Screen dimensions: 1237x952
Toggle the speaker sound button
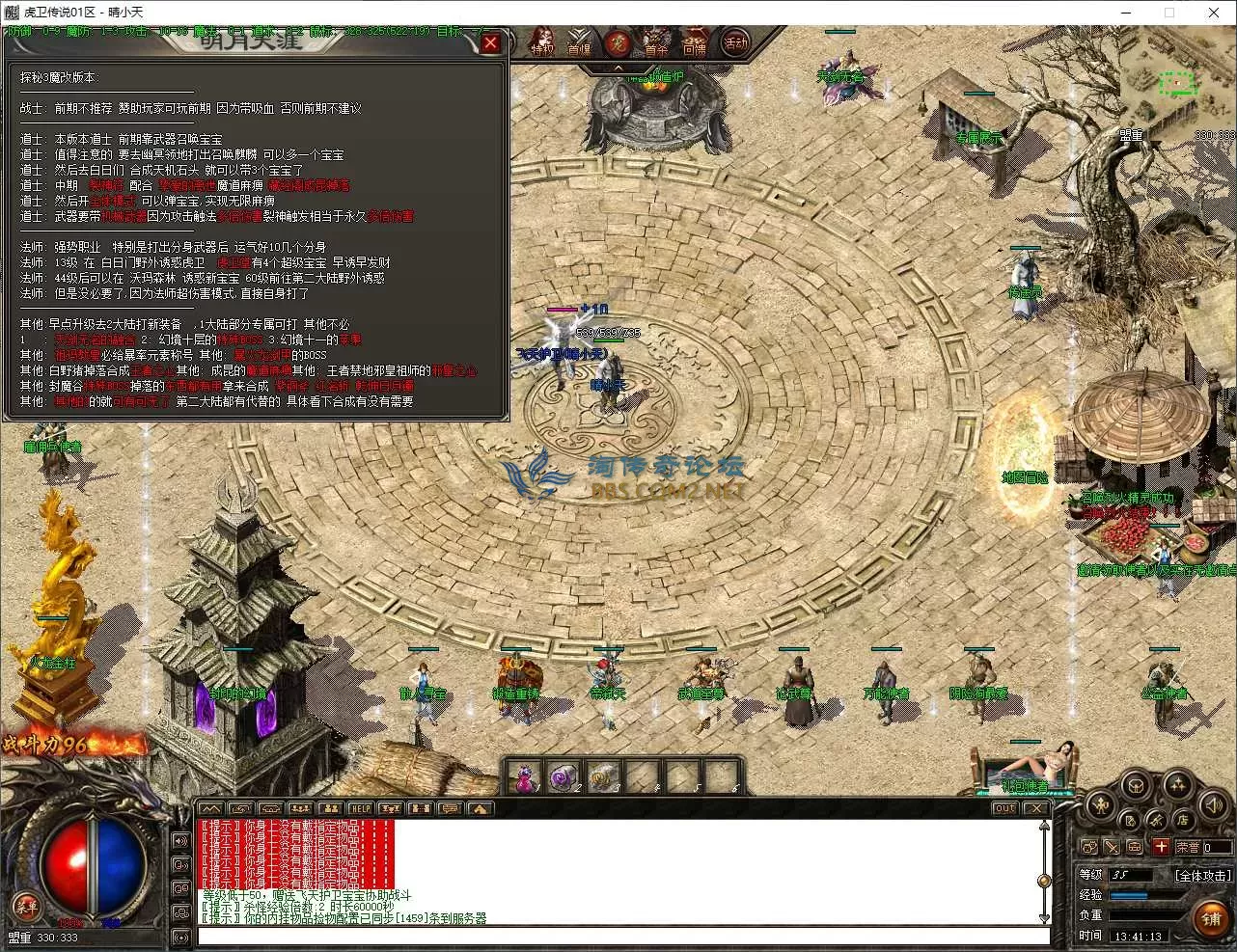pyautogui.click(x=1213, y=804)
